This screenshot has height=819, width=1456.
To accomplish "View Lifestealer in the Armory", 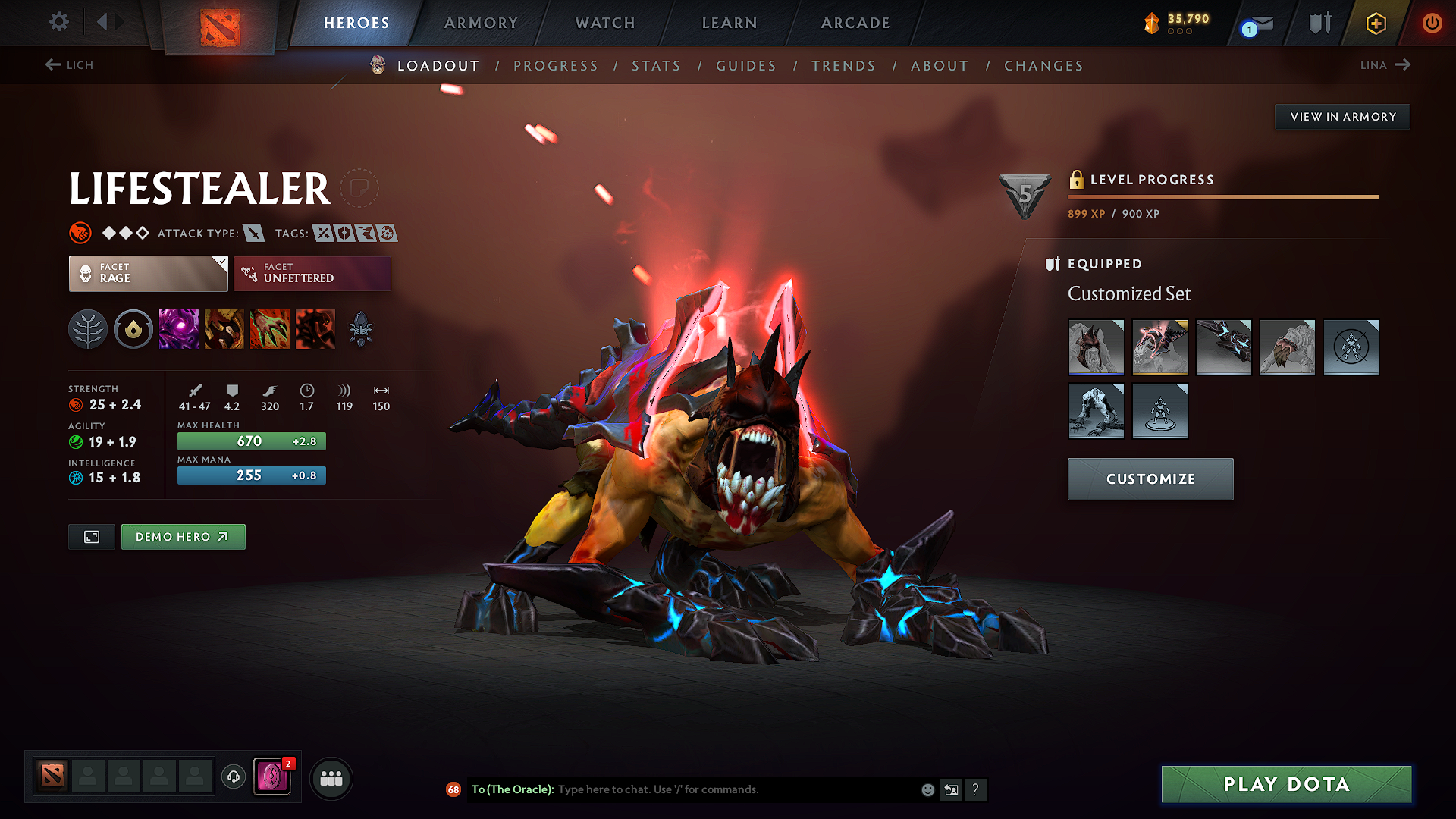I will point(1342,117).
